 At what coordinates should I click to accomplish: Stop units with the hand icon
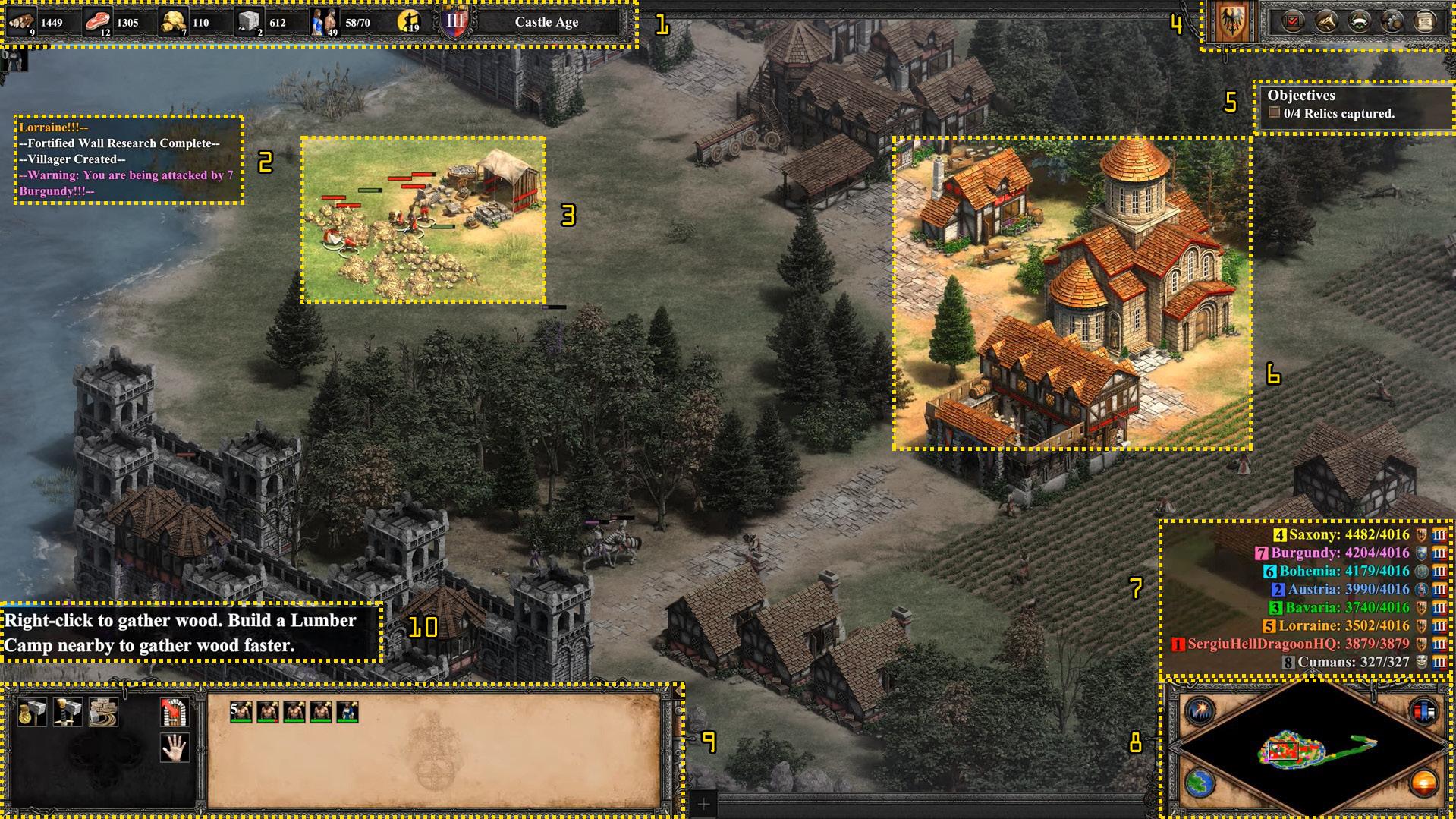click(x=175, y=748)
